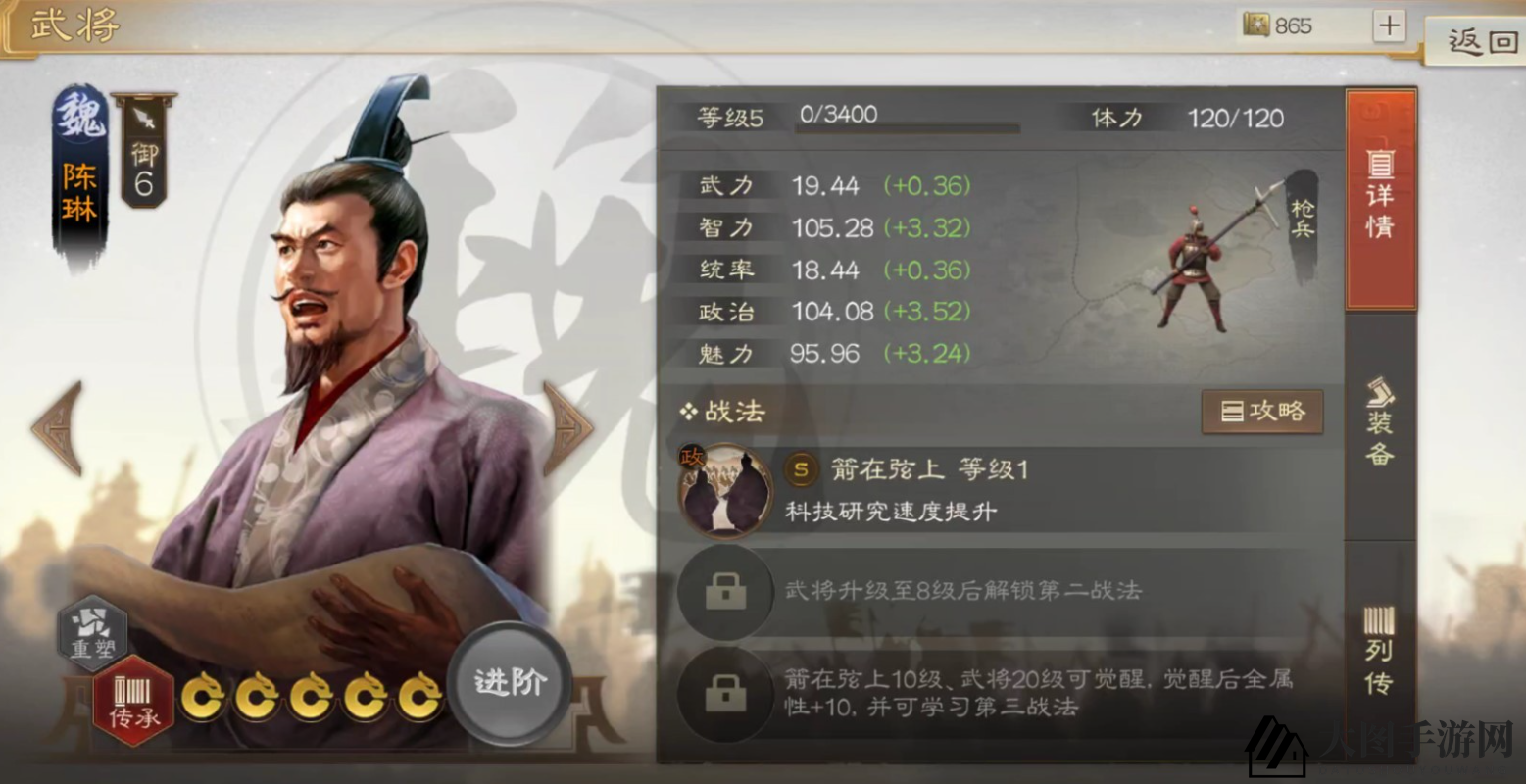This screenshot has height=784, width=1526.
Task: Click the last gold dragon token
Action: click(x=419, y=698)
